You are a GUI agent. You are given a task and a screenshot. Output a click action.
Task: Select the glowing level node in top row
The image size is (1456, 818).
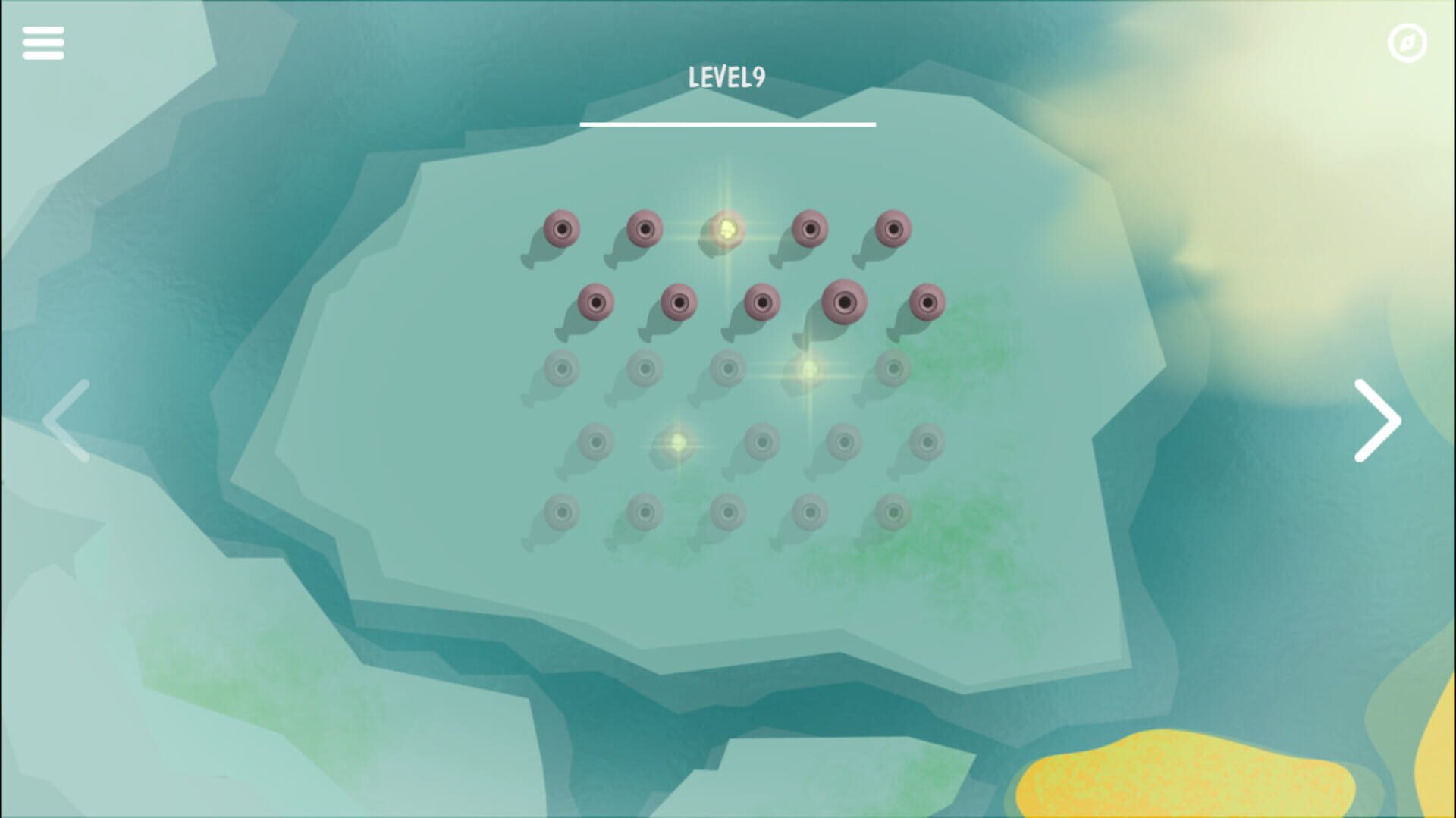[728, 229]
